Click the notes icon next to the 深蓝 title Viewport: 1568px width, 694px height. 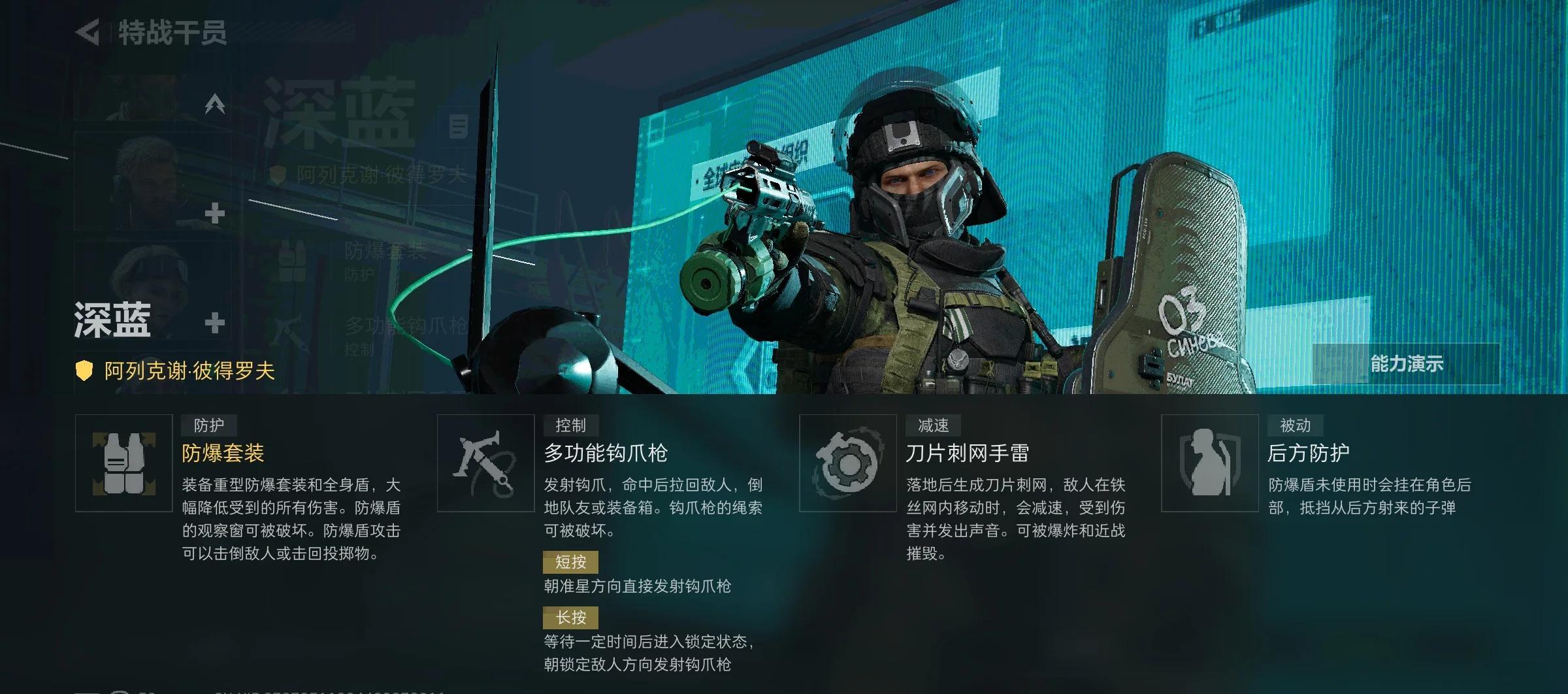[457, 125]
